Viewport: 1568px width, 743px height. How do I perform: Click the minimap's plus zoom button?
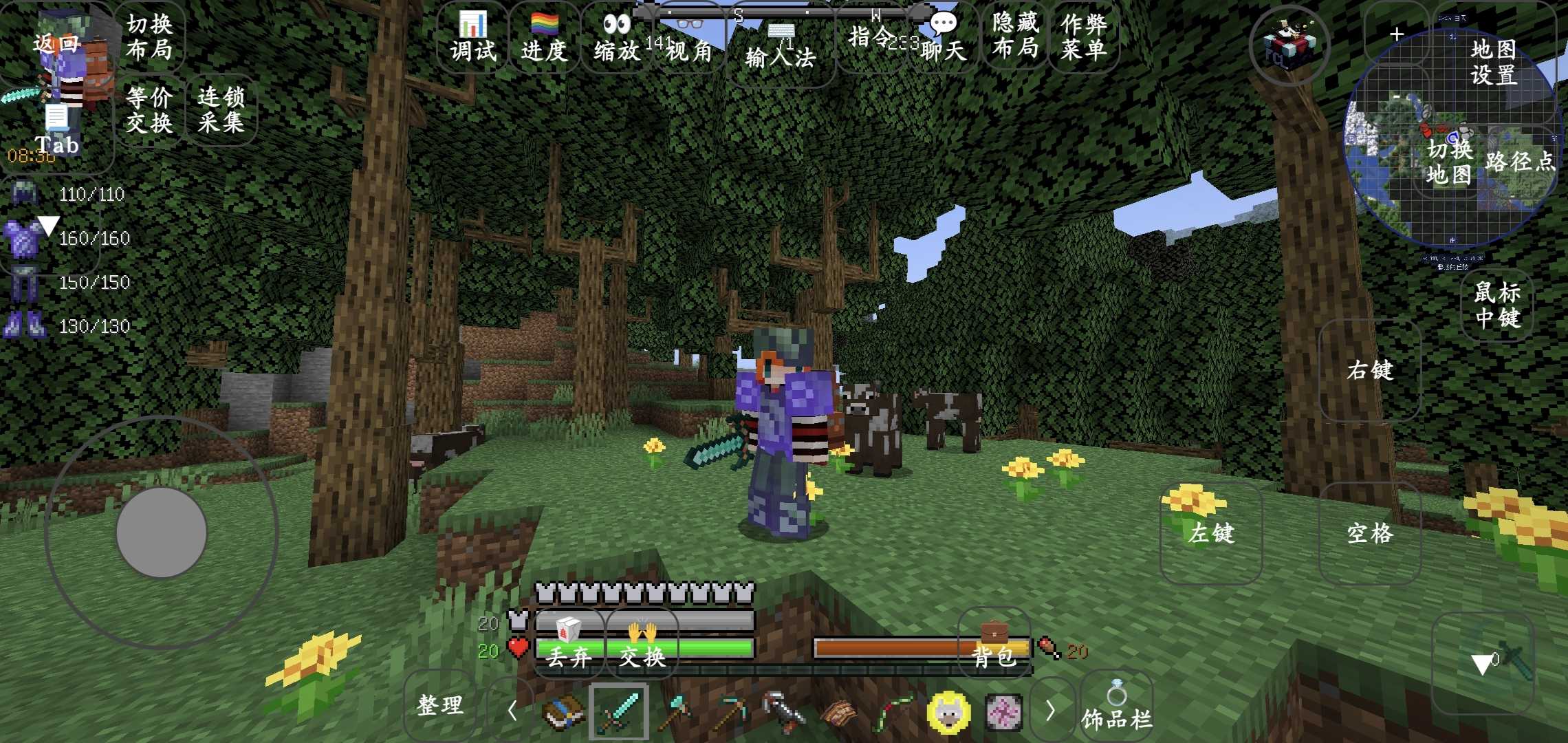[x=1396, y=34]
